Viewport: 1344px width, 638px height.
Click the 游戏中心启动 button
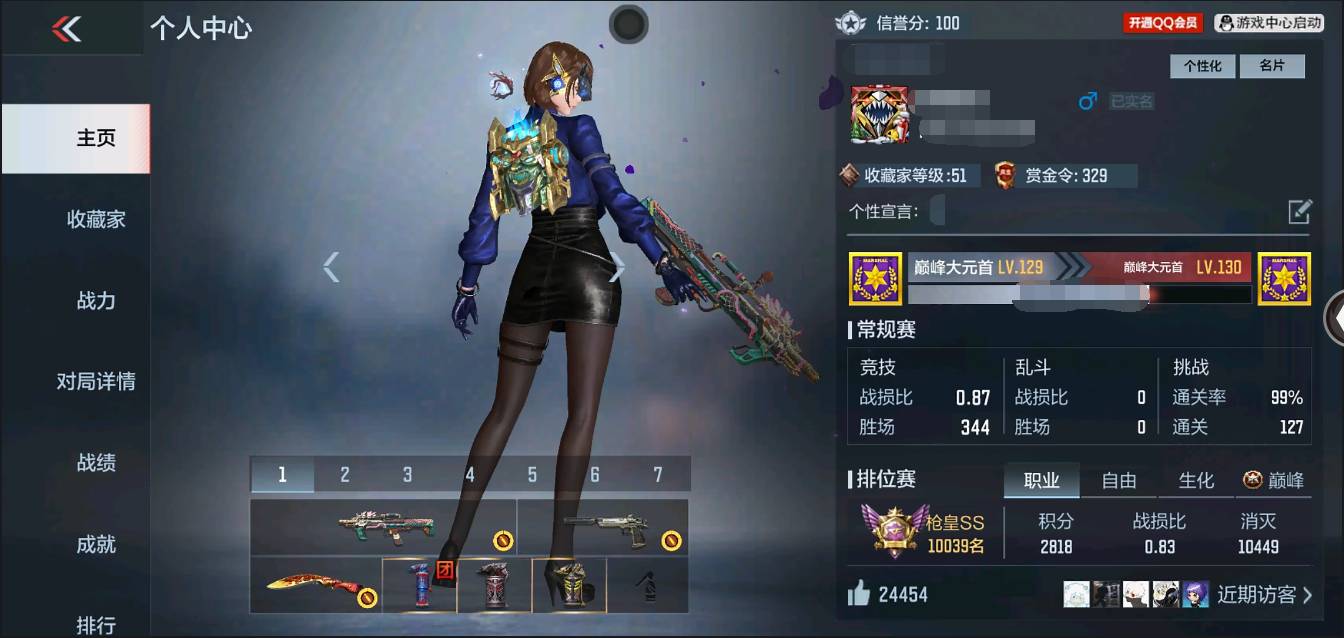[1269, 23]
